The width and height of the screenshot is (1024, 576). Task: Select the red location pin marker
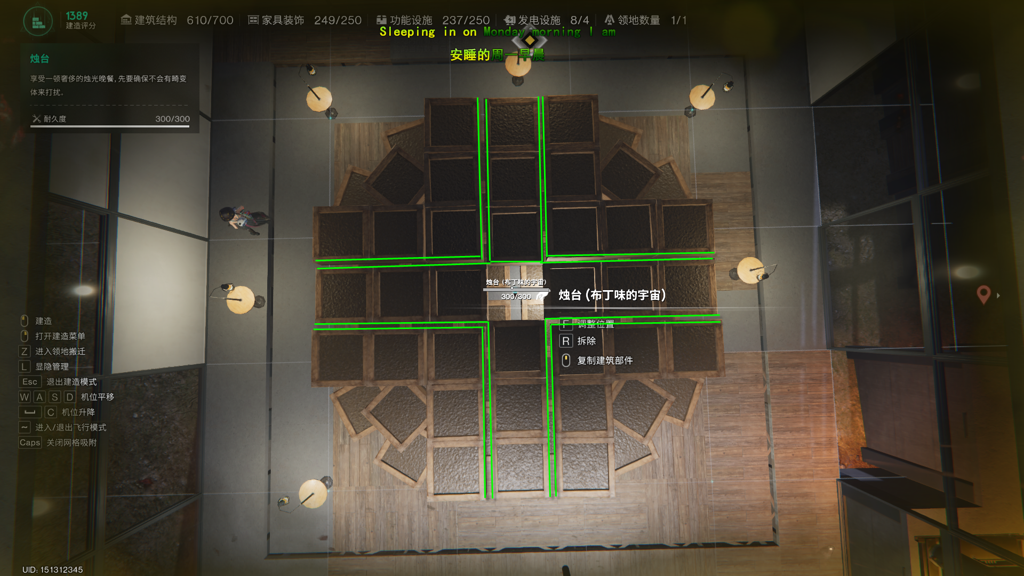pyautogui.click(x=984, y=294)
